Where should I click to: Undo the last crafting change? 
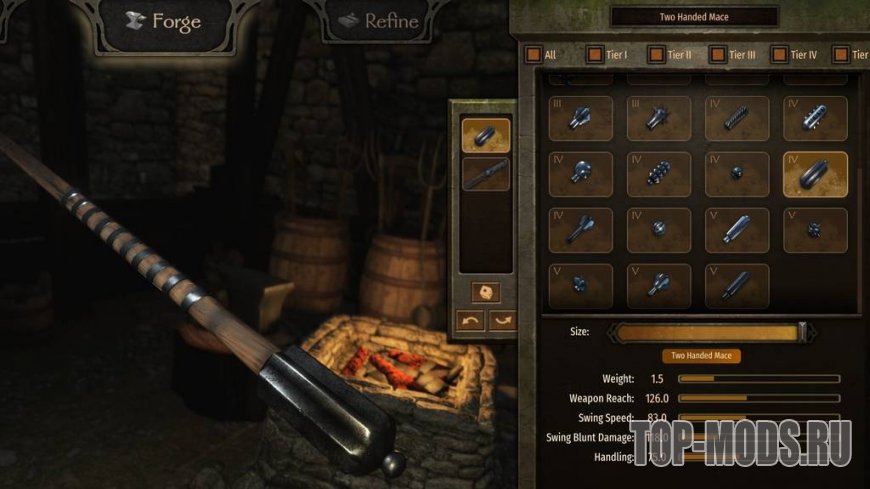click(472, 321)
